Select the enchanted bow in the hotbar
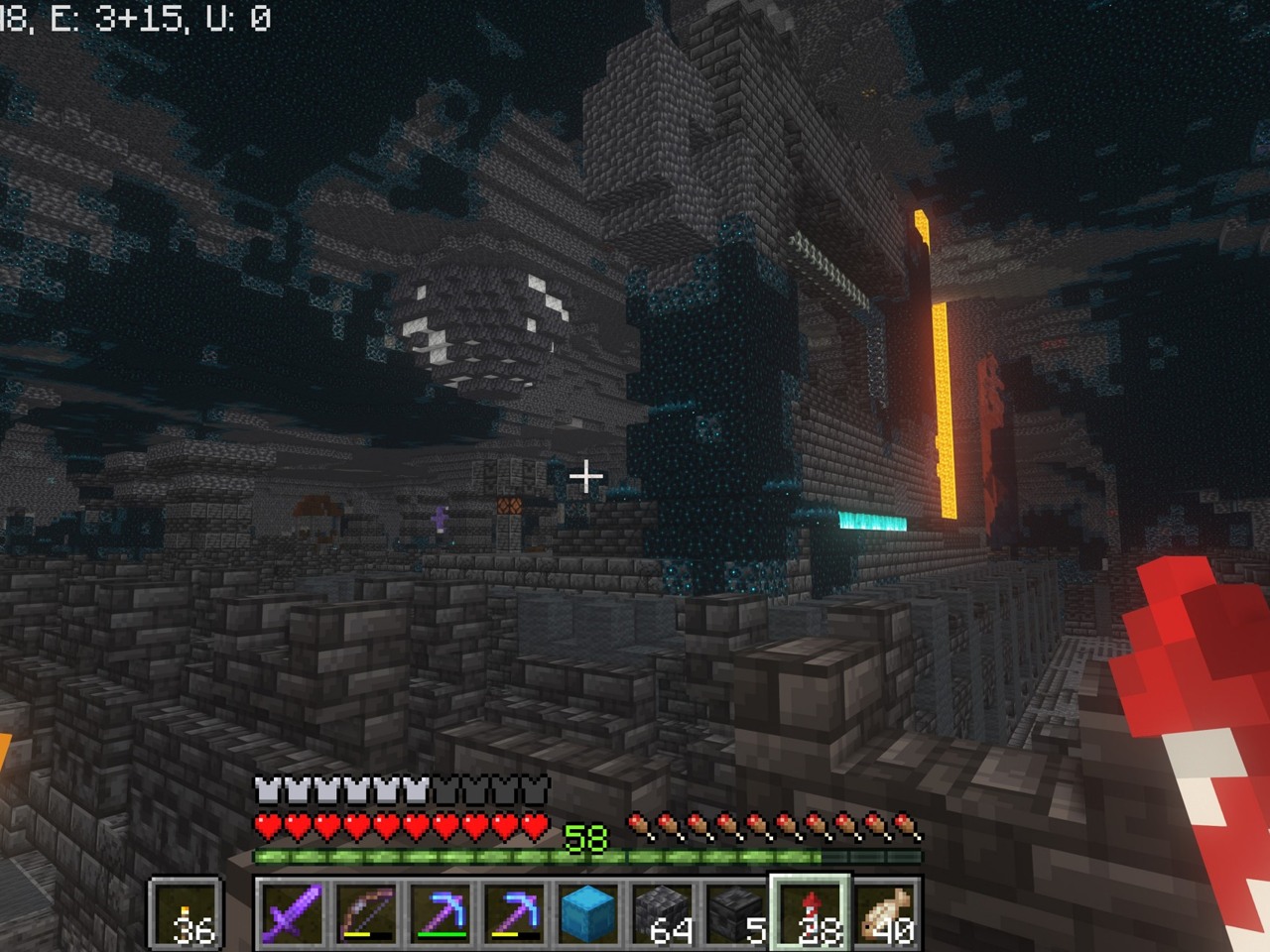The height and width of the screenshot is (952, 1270). point(364,911)
